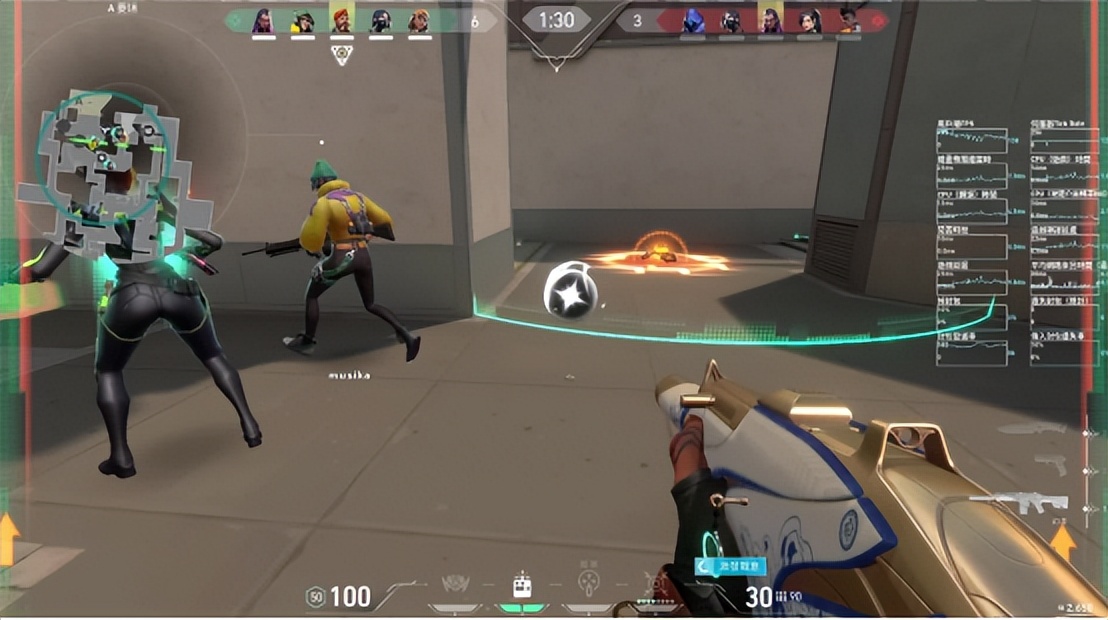Activate the ultimate ability icon with charge pips
This screenshot has width=1108, height=620.
pos(657,586)
